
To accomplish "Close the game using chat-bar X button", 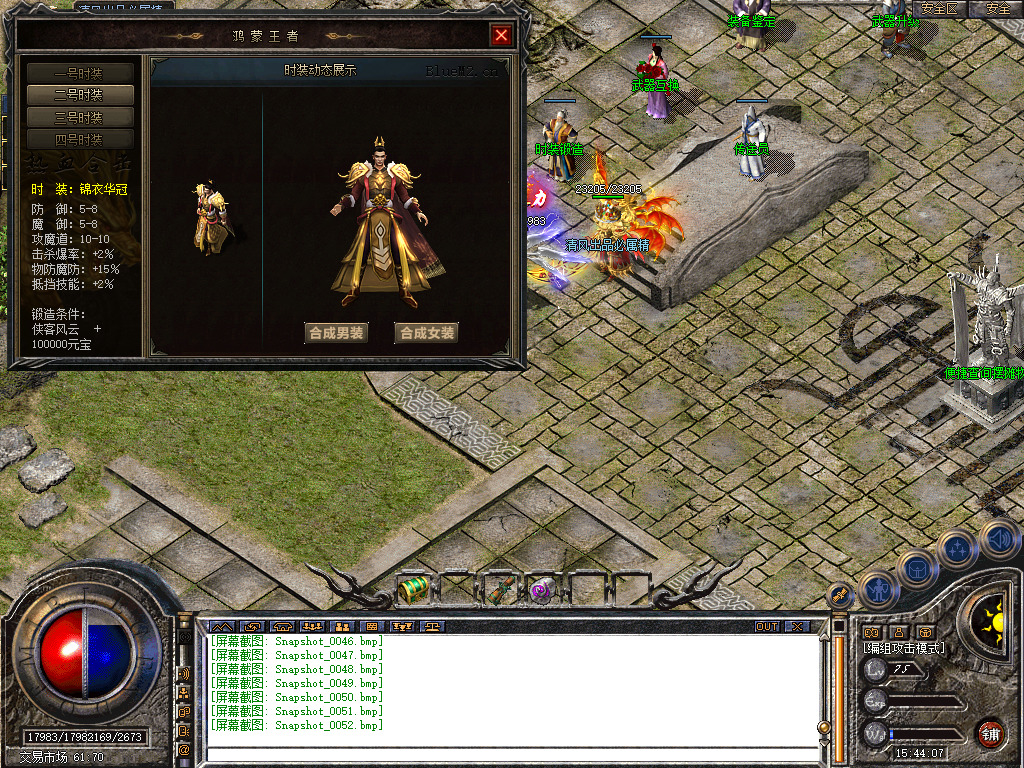I will pos(796,626).
